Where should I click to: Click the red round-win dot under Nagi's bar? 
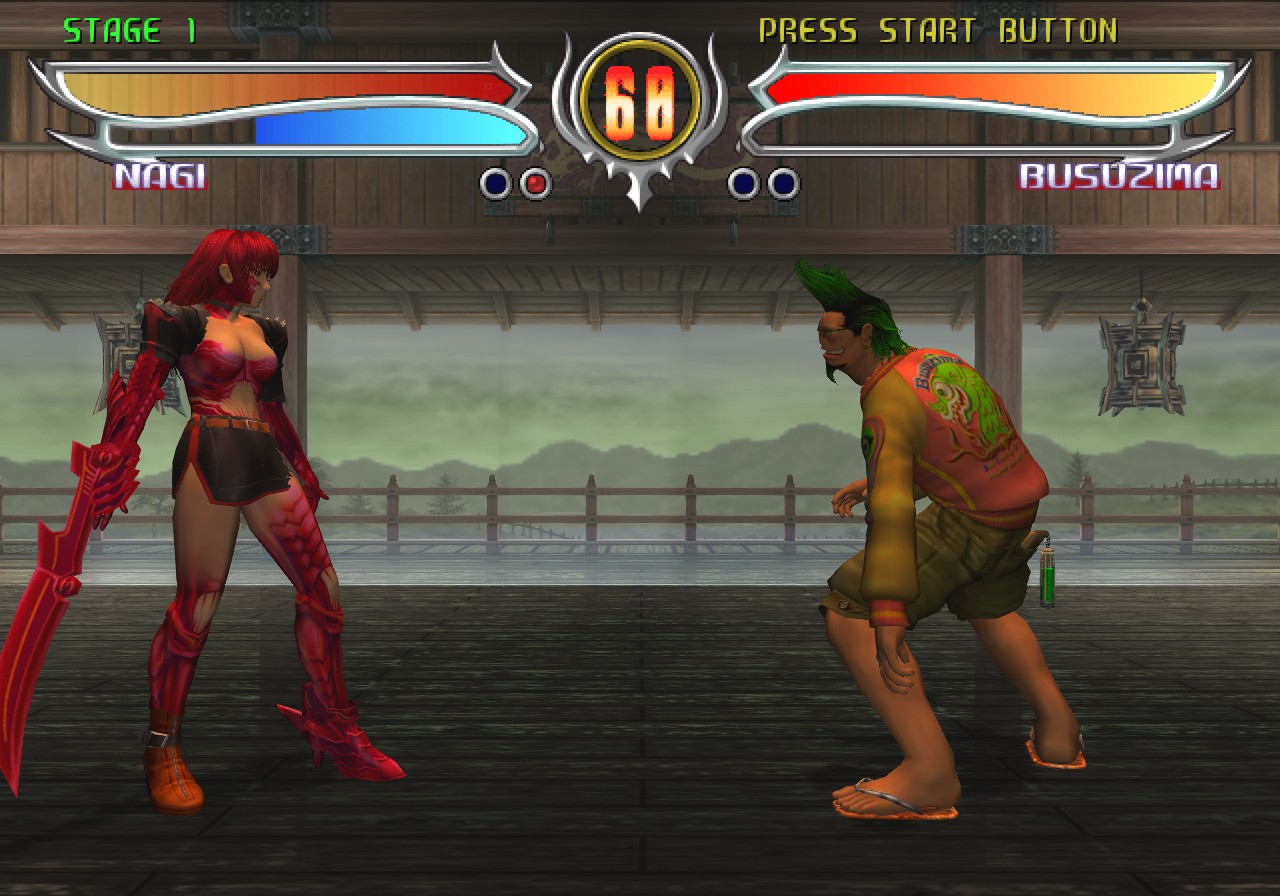click(536, 183)
